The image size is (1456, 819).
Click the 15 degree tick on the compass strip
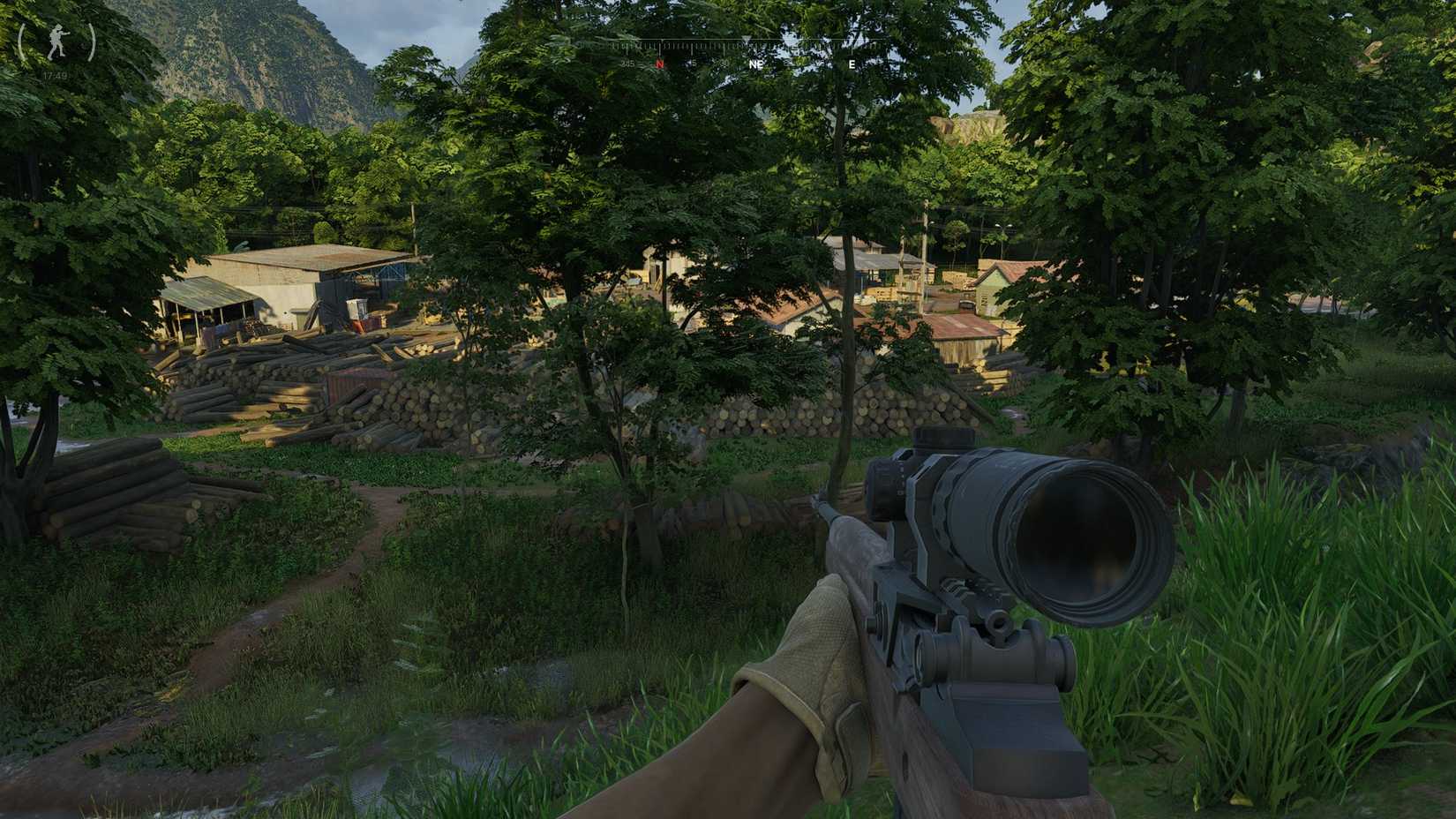point(694,64)
